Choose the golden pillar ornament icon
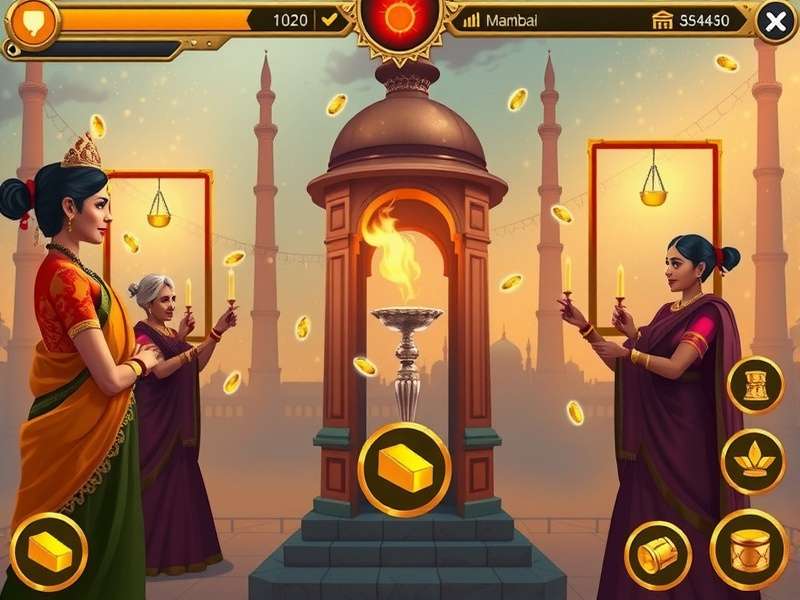Screen dimensions: 800x600 (755, 384)
